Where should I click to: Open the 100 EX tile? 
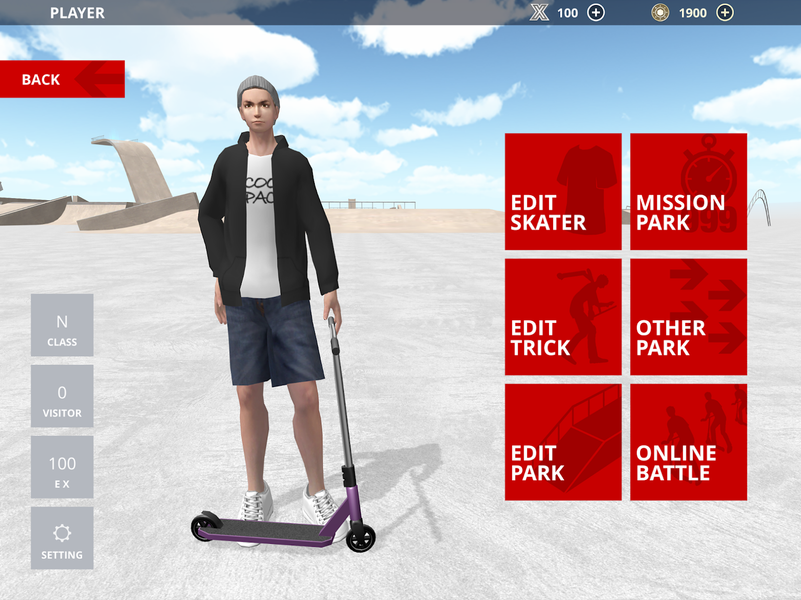62,467
